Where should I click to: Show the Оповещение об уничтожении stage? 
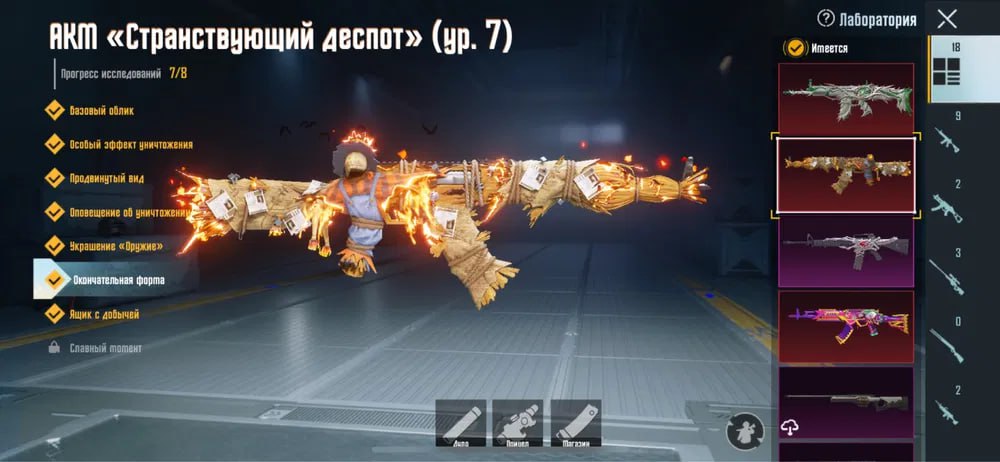coord(128,212)
